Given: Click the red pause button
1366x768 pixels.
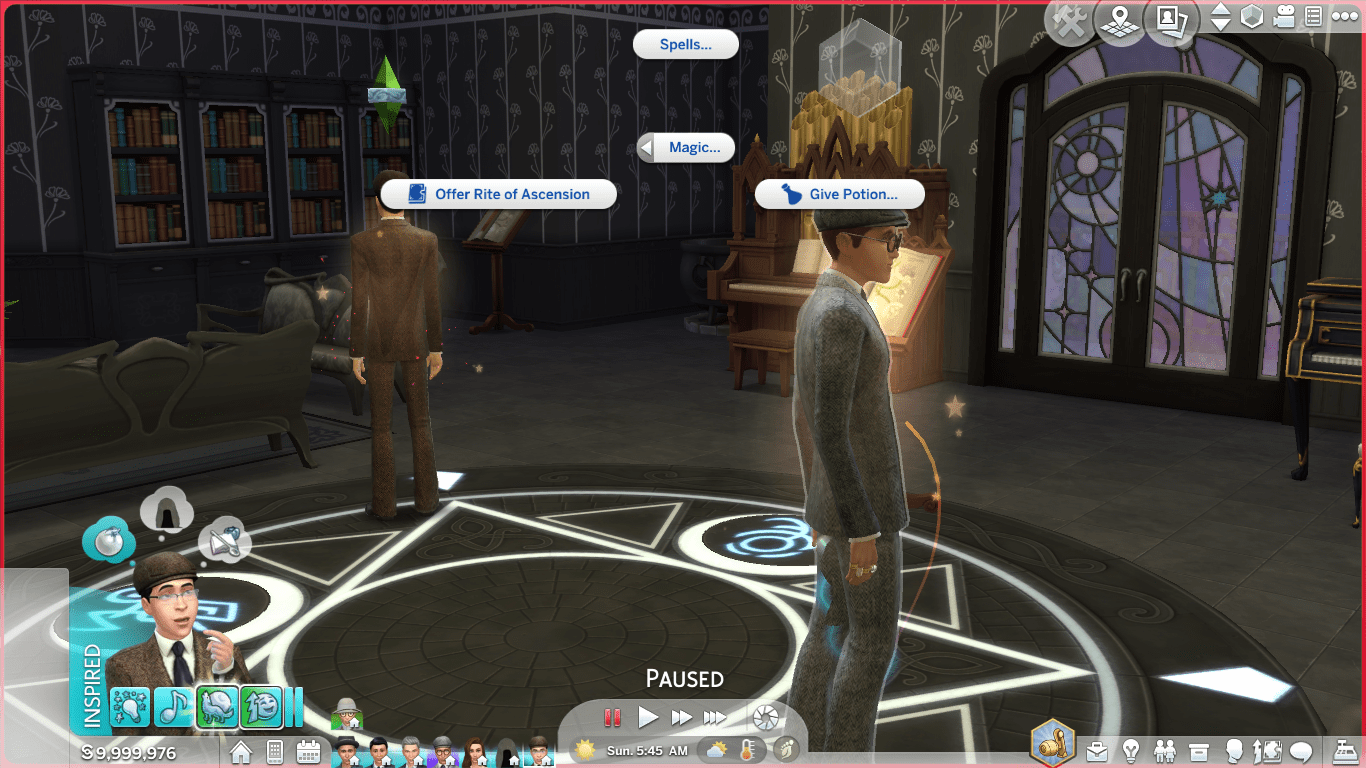Looking at the screenshot, I should point(612,717).
